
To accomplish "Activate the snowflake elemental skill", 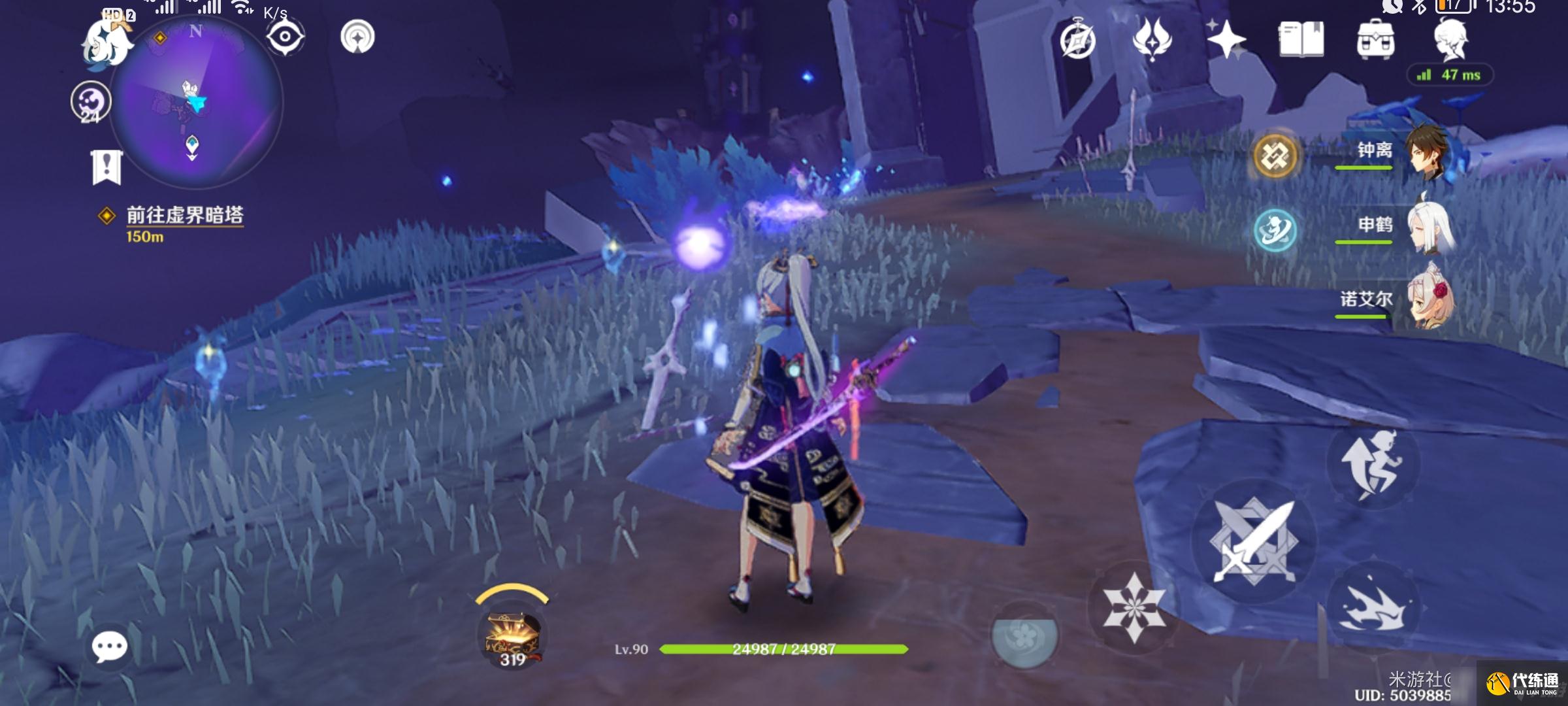I will (x=1134, y=607).
